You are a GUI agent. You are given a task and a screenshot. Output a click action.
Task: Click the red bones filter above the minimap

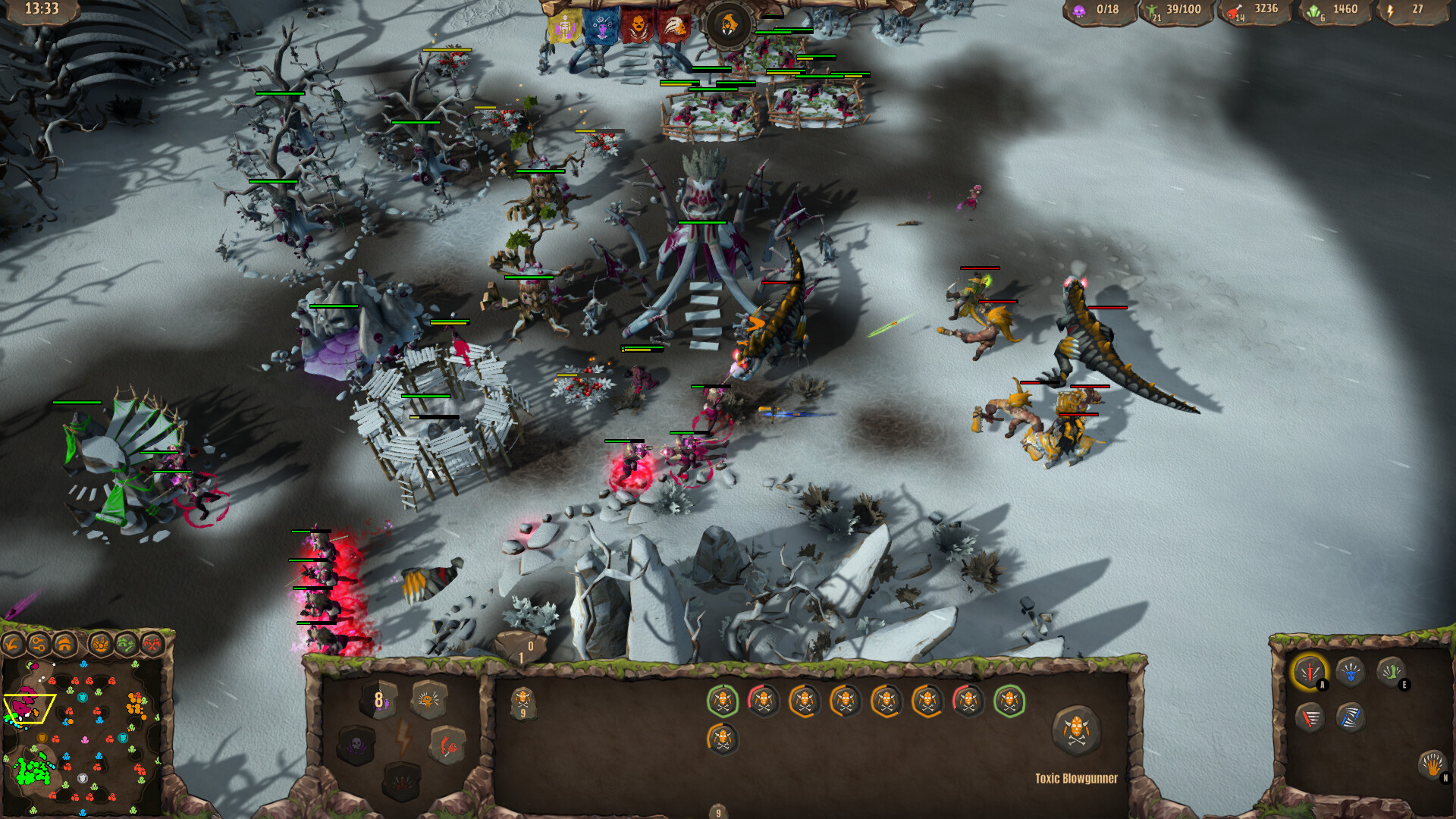(153, 644)
